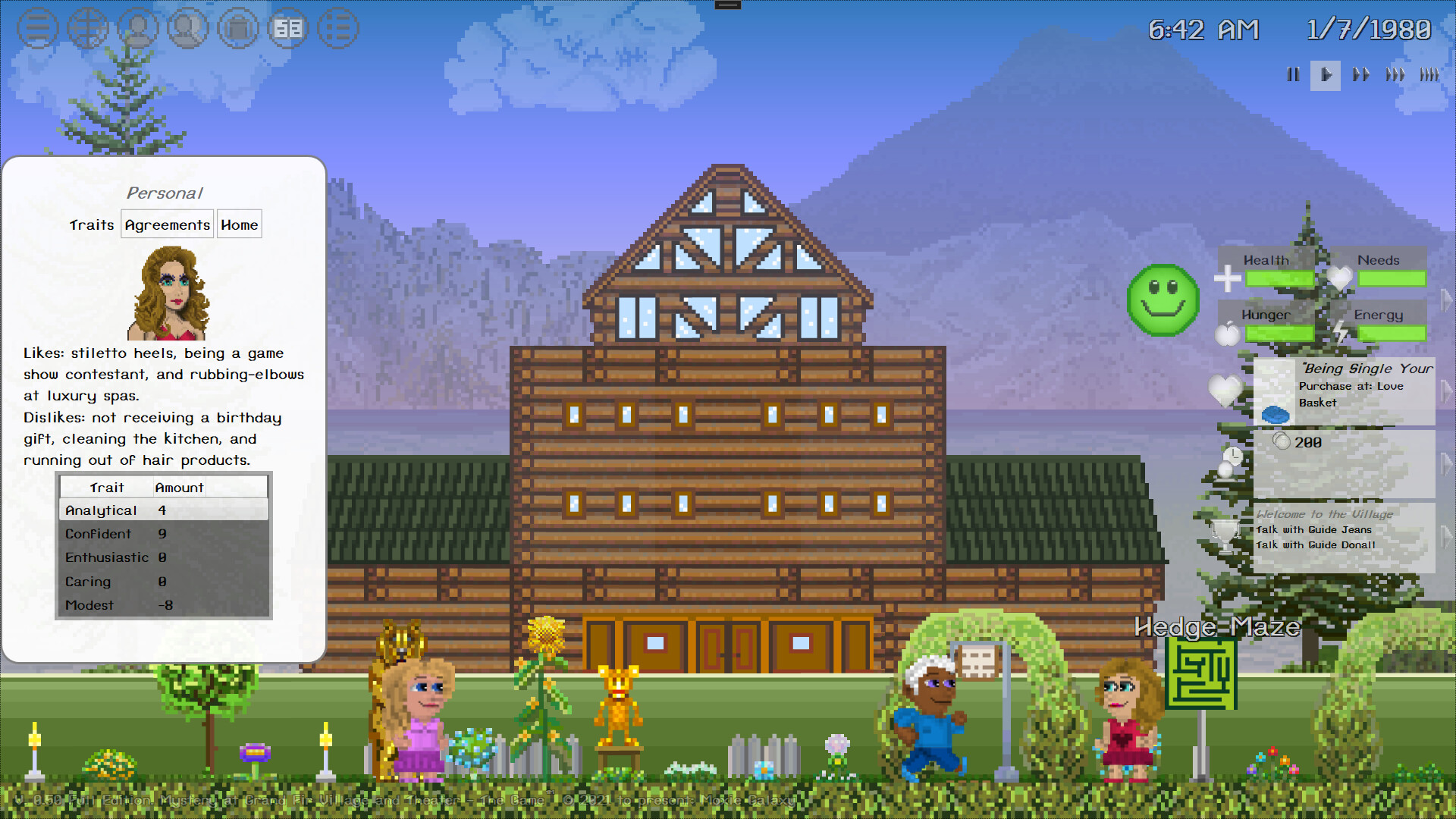Open the hamburger menu icon
Image resolution: width=1456 pixels, height=819 pixels.
pos(38,28)
